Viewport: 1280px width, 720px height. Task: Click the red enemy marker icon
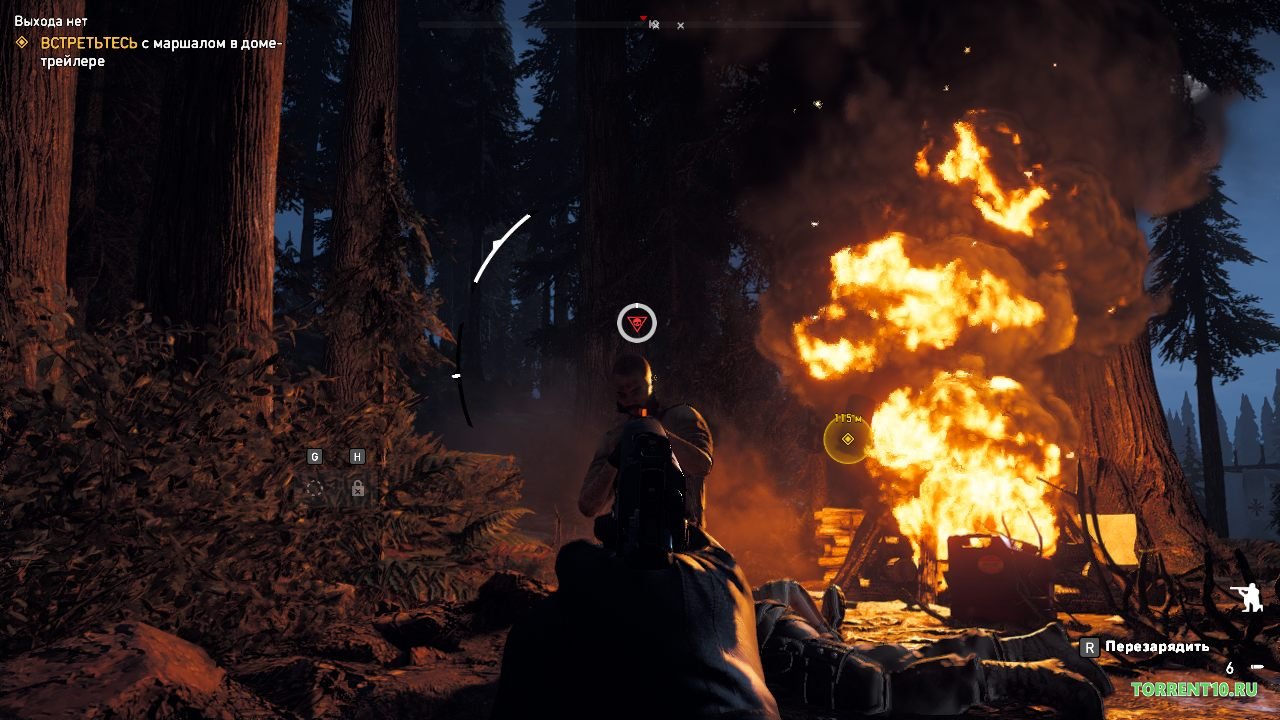[x=636, y=323]
